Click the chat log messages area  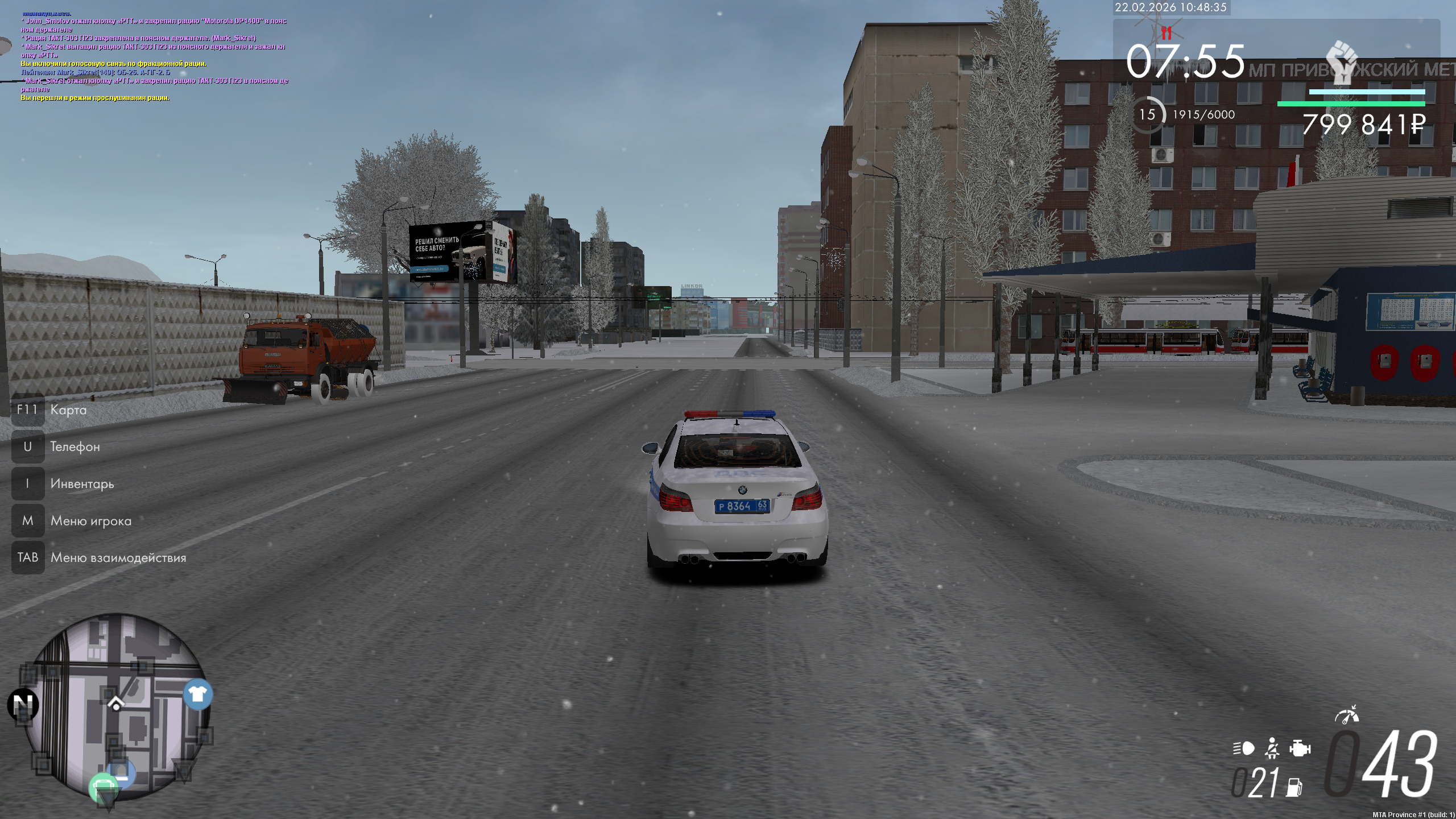pos(154,57)
